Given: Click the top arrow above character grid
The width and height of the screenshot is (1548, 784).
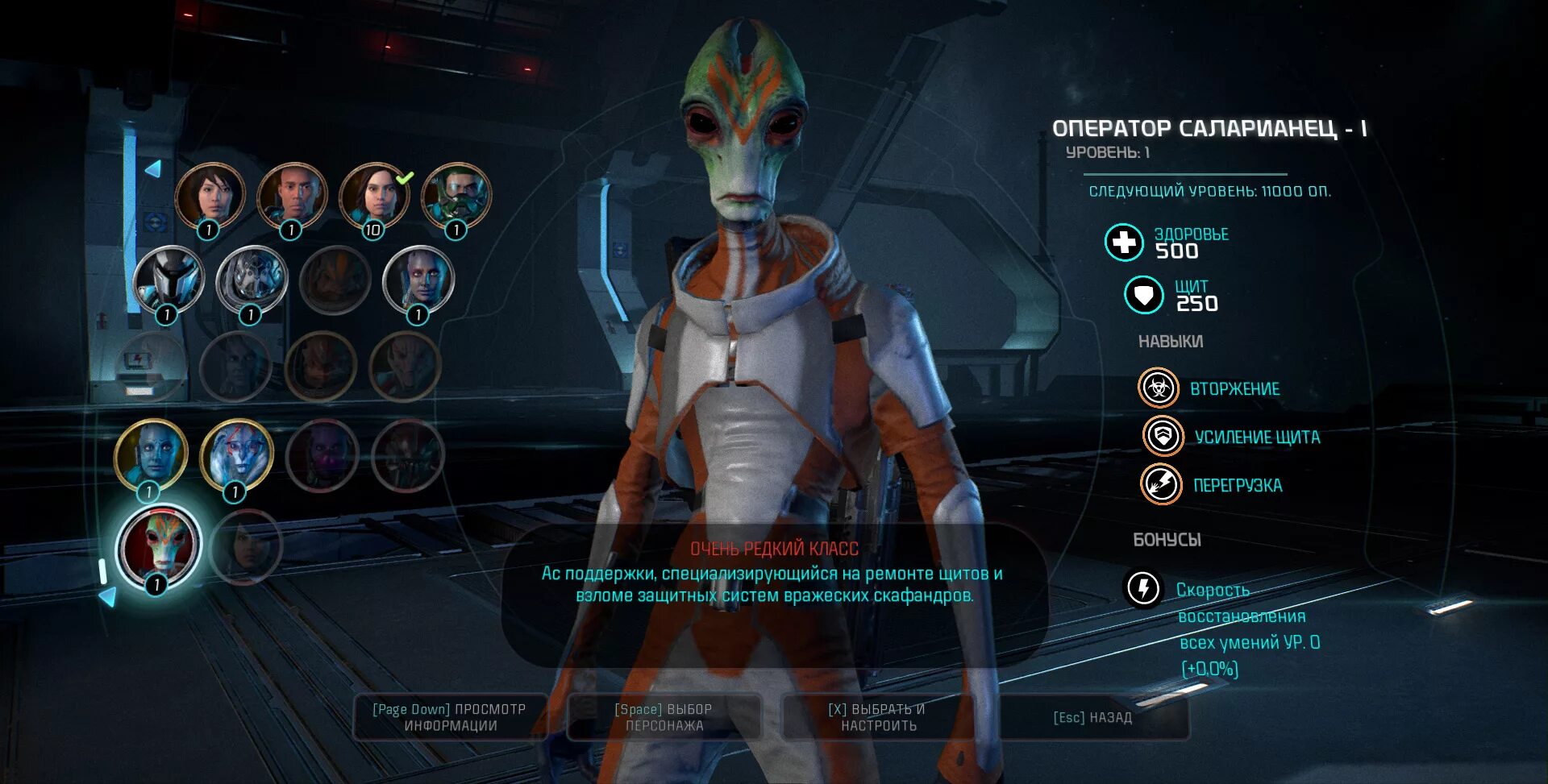Looking at the screenshot, I should coord(152,168).
